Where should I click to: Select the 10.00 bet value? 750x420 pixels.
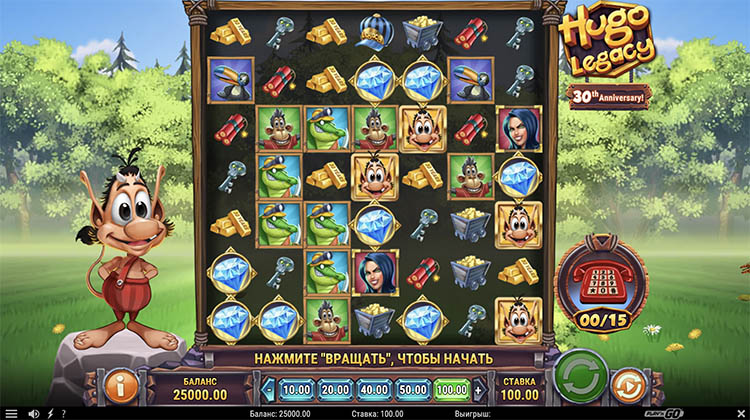tap(296, 389)
